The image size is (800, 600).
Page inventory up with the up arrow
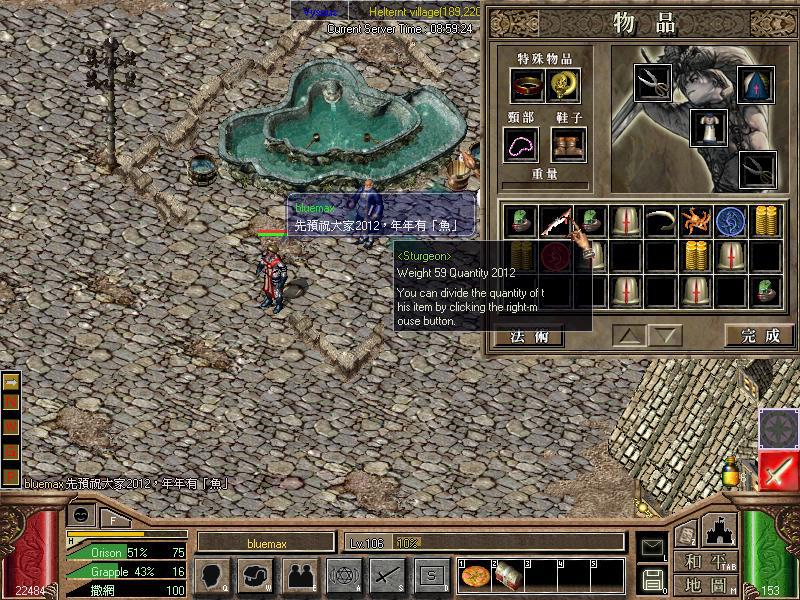[x=629, y=336]
